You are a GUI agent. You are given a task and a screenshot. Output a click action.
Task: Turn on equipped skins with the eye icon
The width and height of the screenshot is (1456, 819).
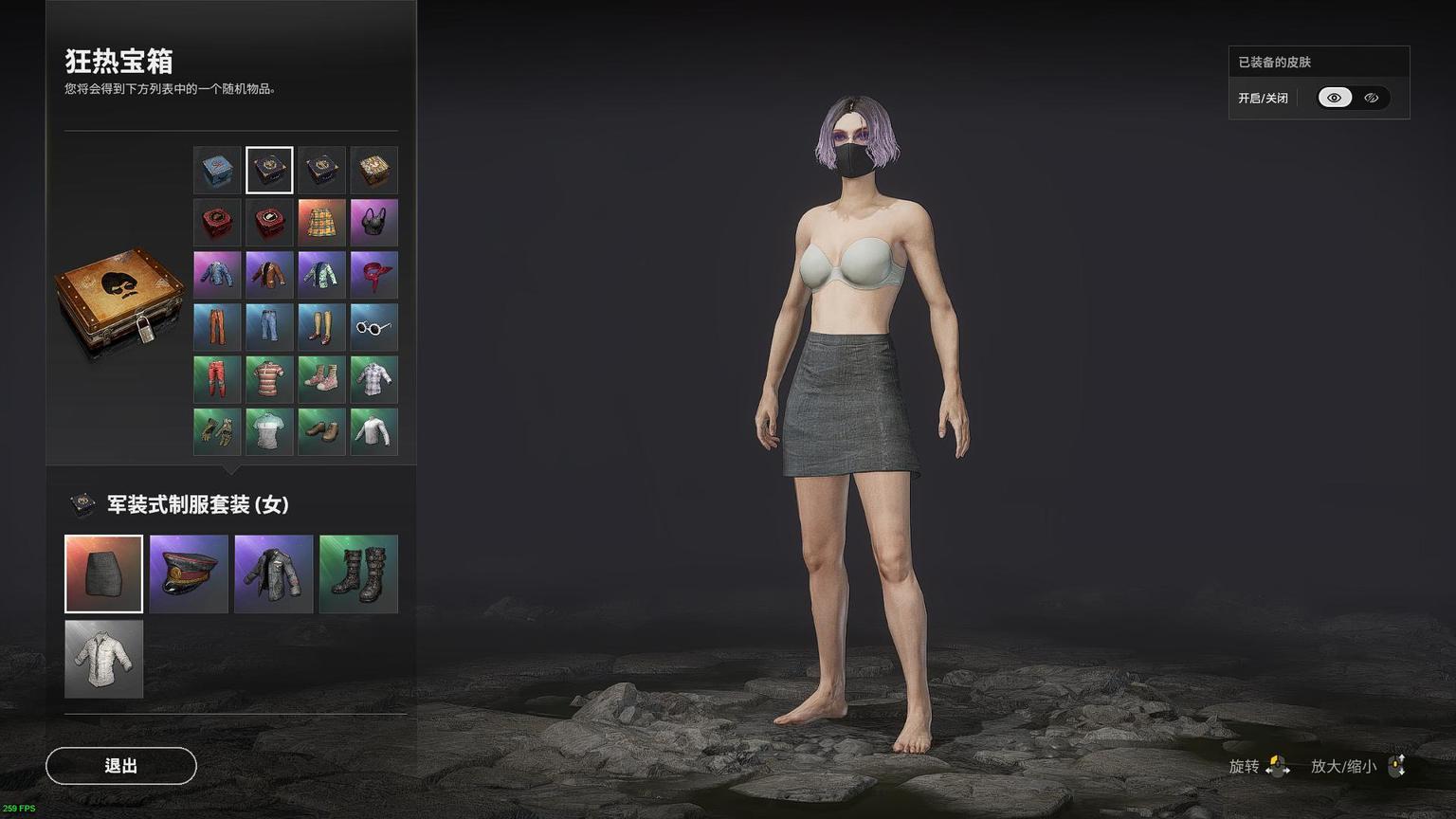tap(1335, 98)
